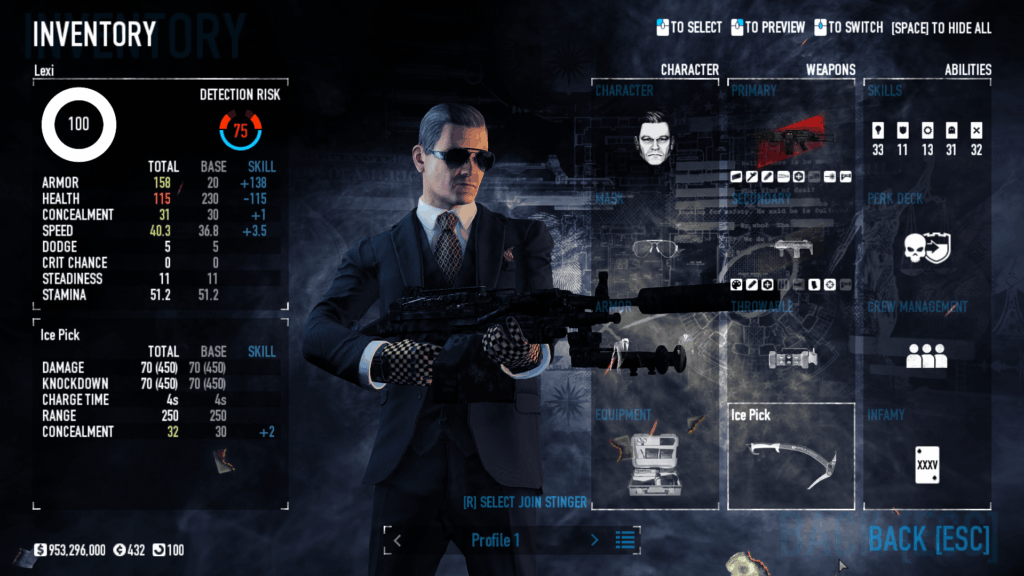Click Back to leave inventory

pyautogui.click(x=928, y=540)
